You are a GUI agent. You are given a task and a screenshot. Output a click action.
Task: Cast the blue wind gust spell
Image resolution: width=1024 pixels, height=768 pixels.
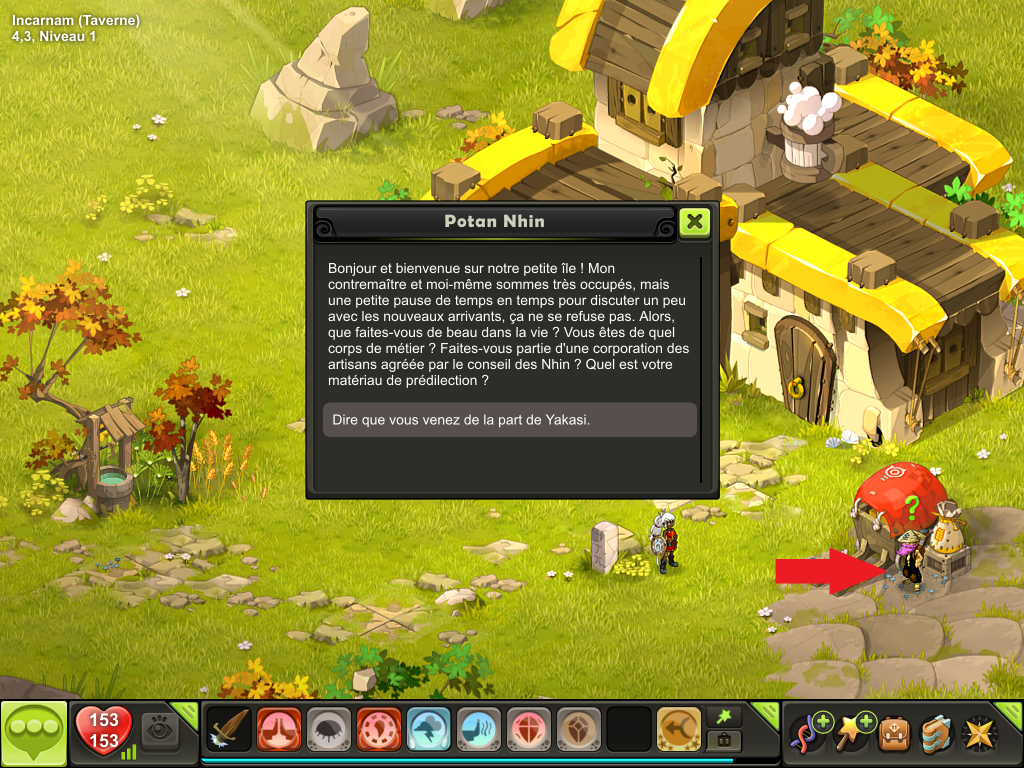point(478,729)
